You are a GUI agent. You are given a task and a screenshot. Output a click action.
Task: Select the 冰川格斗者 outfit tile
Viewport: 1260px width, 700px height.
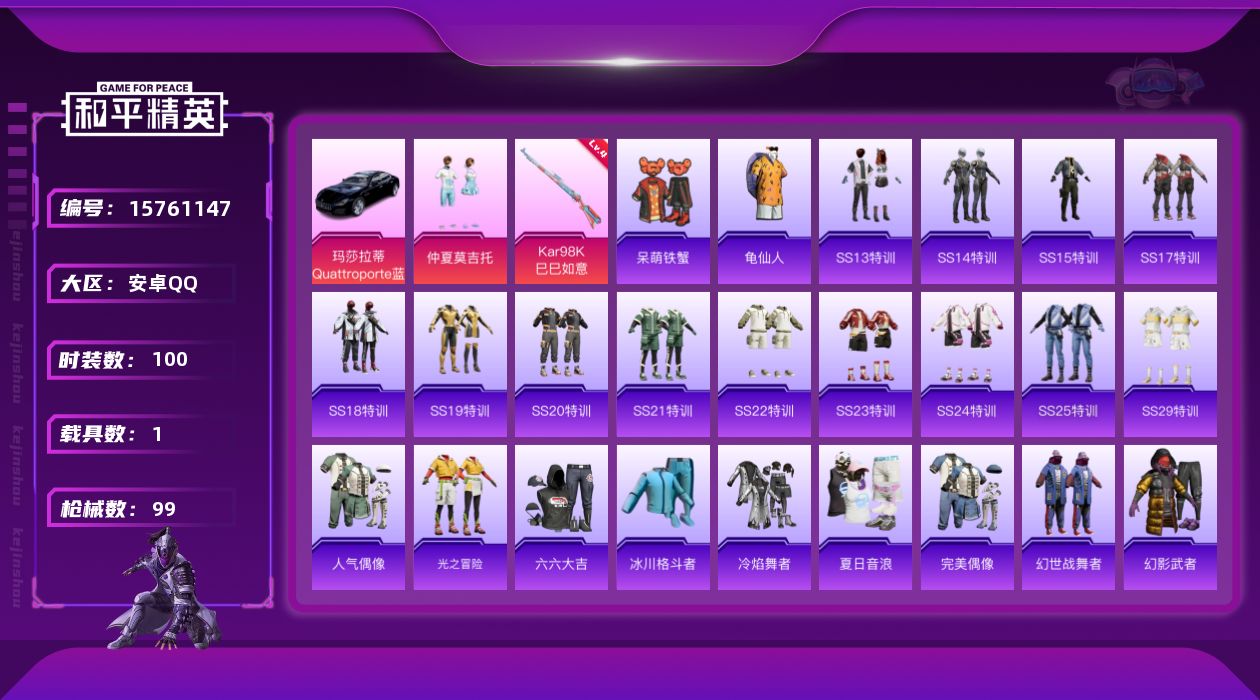(663, 517)
